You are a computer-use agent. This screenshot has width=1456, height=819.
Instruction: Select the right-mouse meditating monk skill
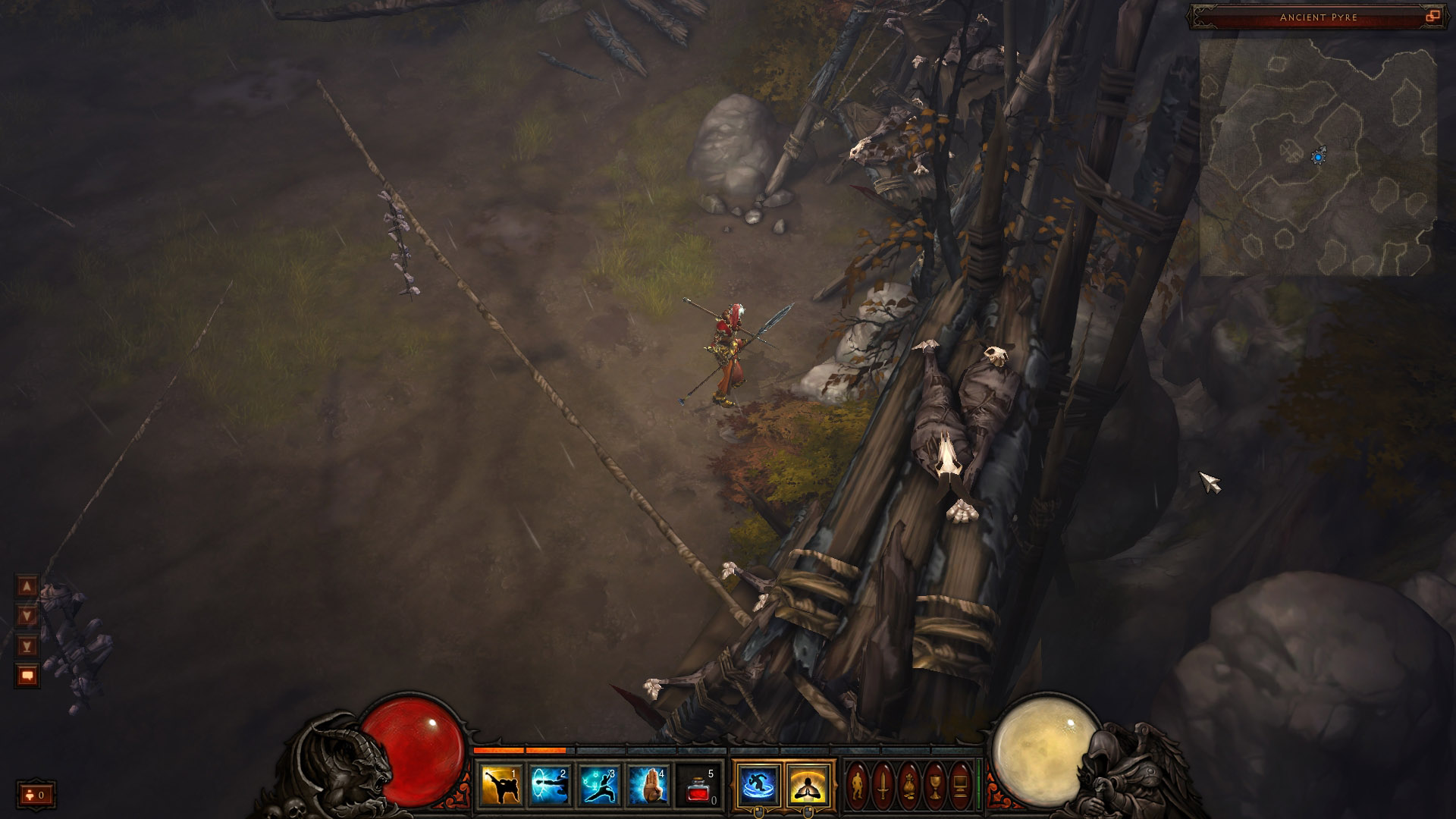[808, 786]
